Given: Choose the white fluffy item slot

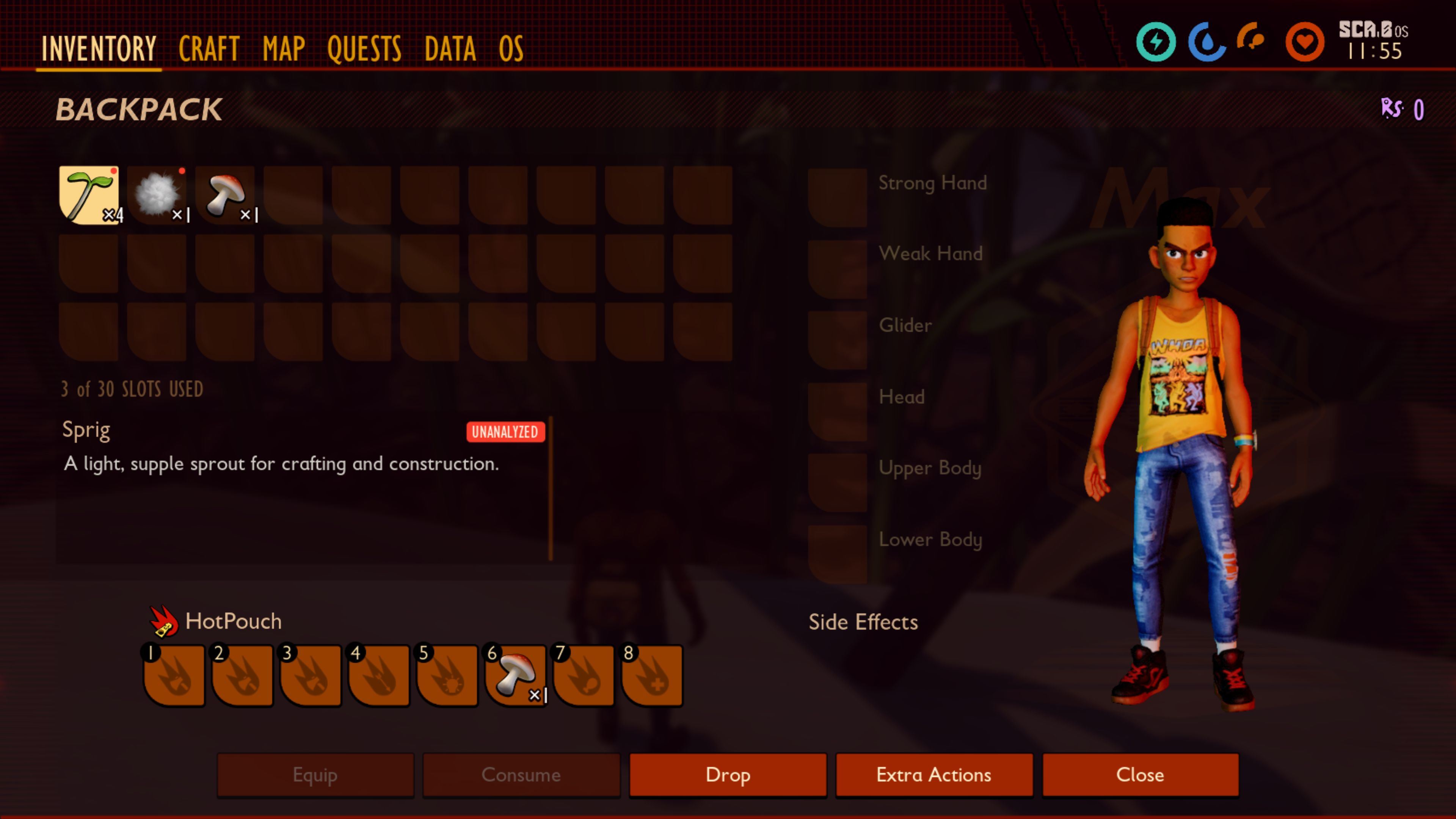Looking at the screenshot, I should [x=157, y=195].
